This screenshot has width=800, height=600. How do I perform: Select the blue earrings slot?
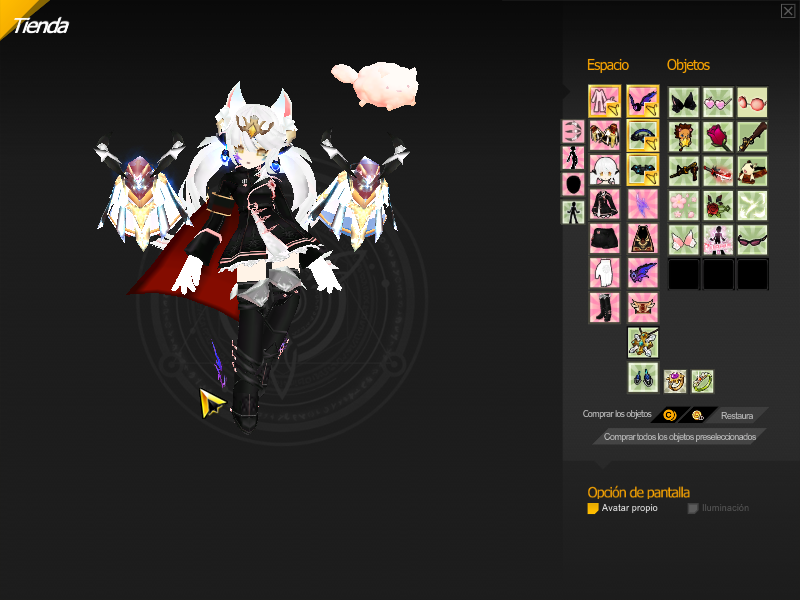point(643,377)
